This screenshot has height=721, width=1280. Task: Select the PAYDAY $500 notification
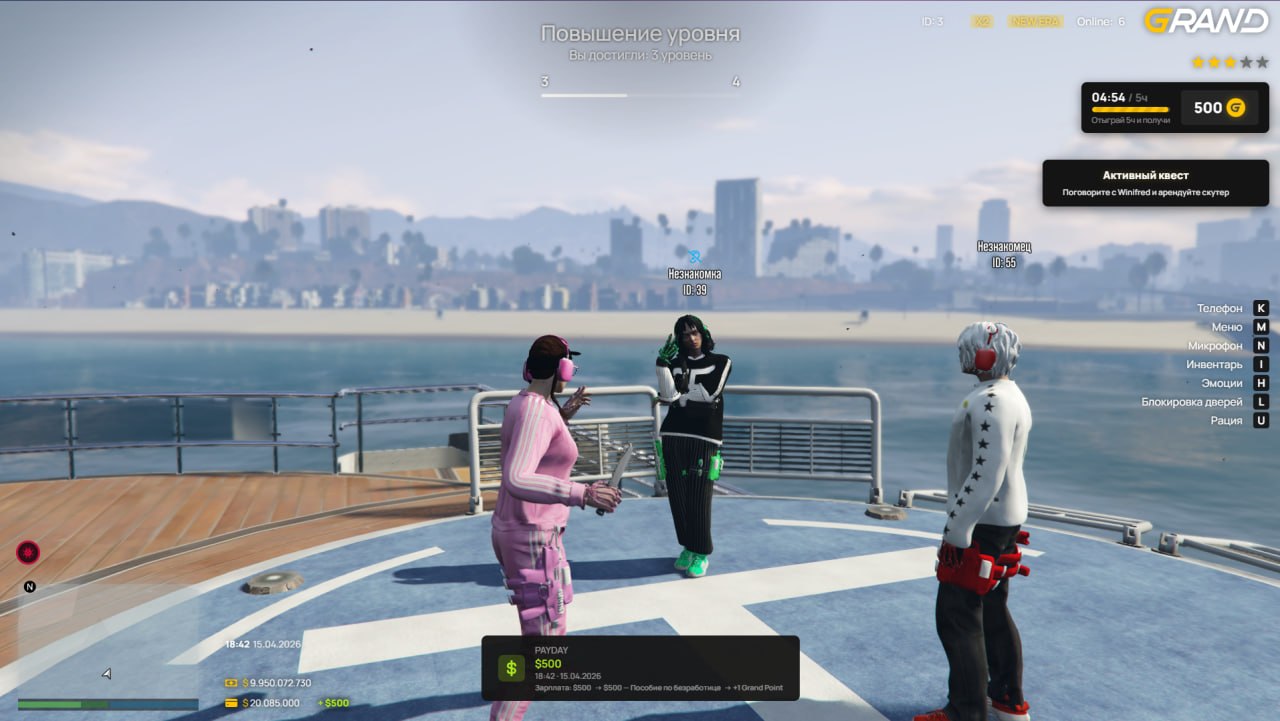pos(640,668)
